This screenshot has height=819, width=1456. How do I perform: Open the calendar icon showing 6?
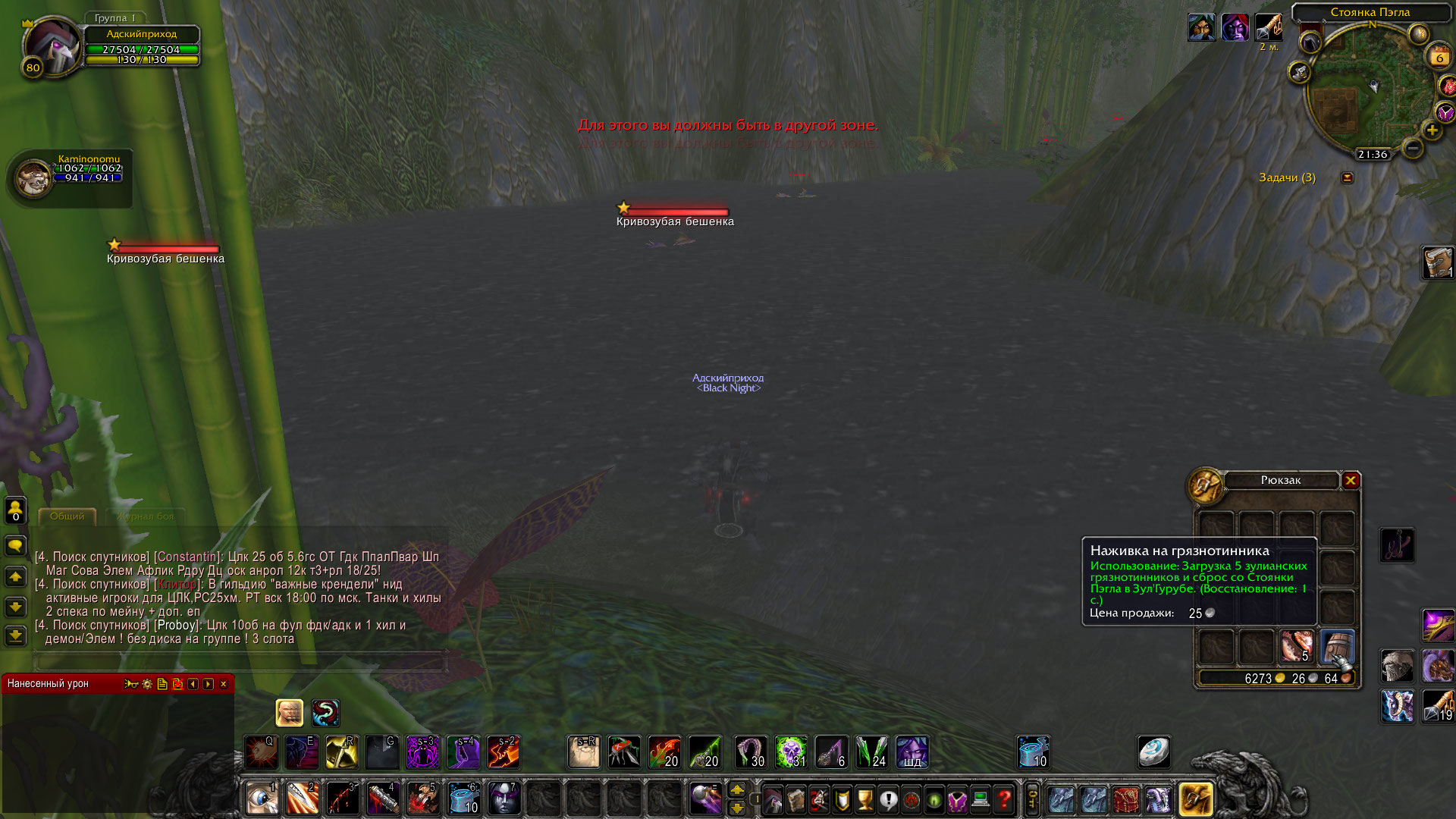(x=1439, y=56)
